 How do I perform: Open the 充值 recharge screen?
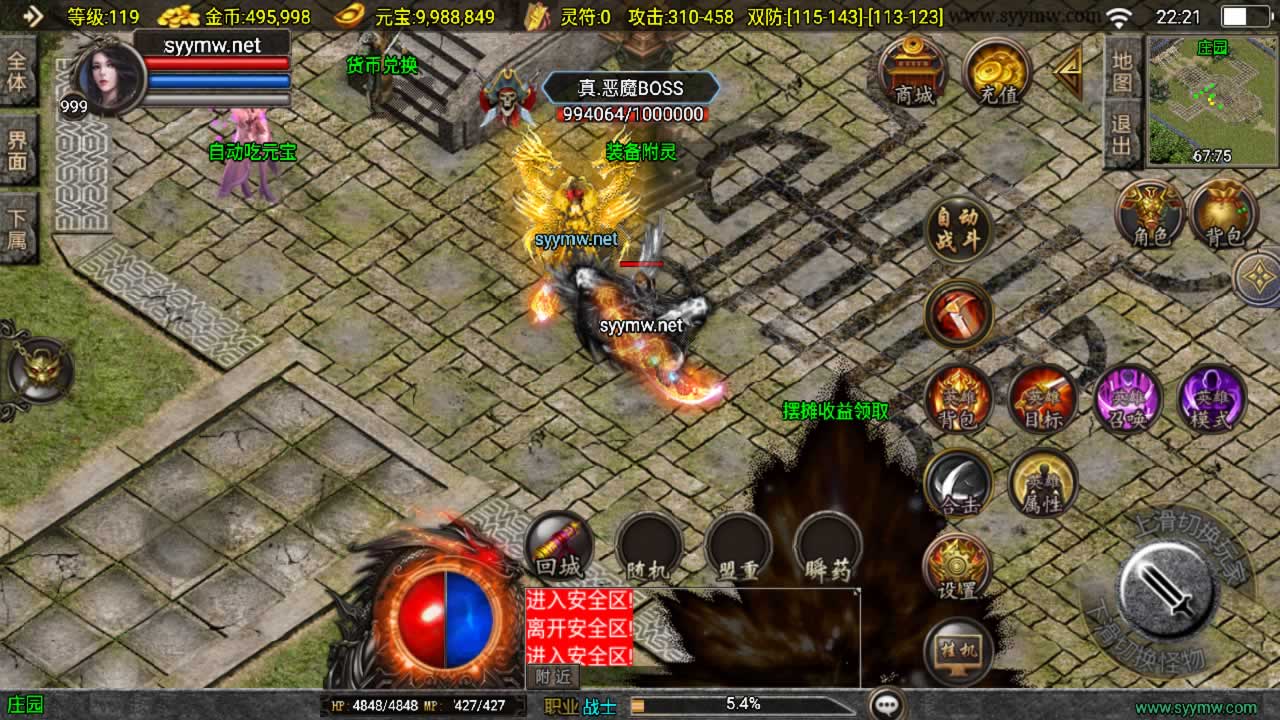coord(998,72)
